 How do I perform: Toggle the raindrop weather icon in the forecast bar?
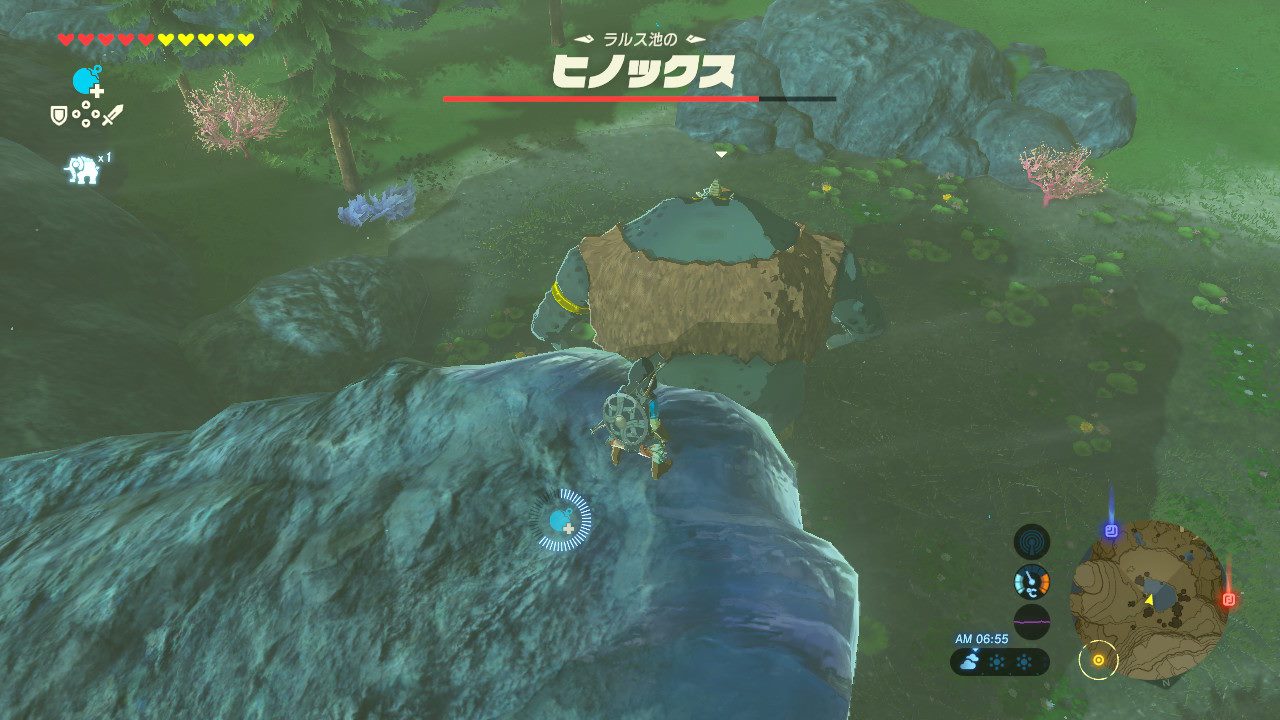970,660
